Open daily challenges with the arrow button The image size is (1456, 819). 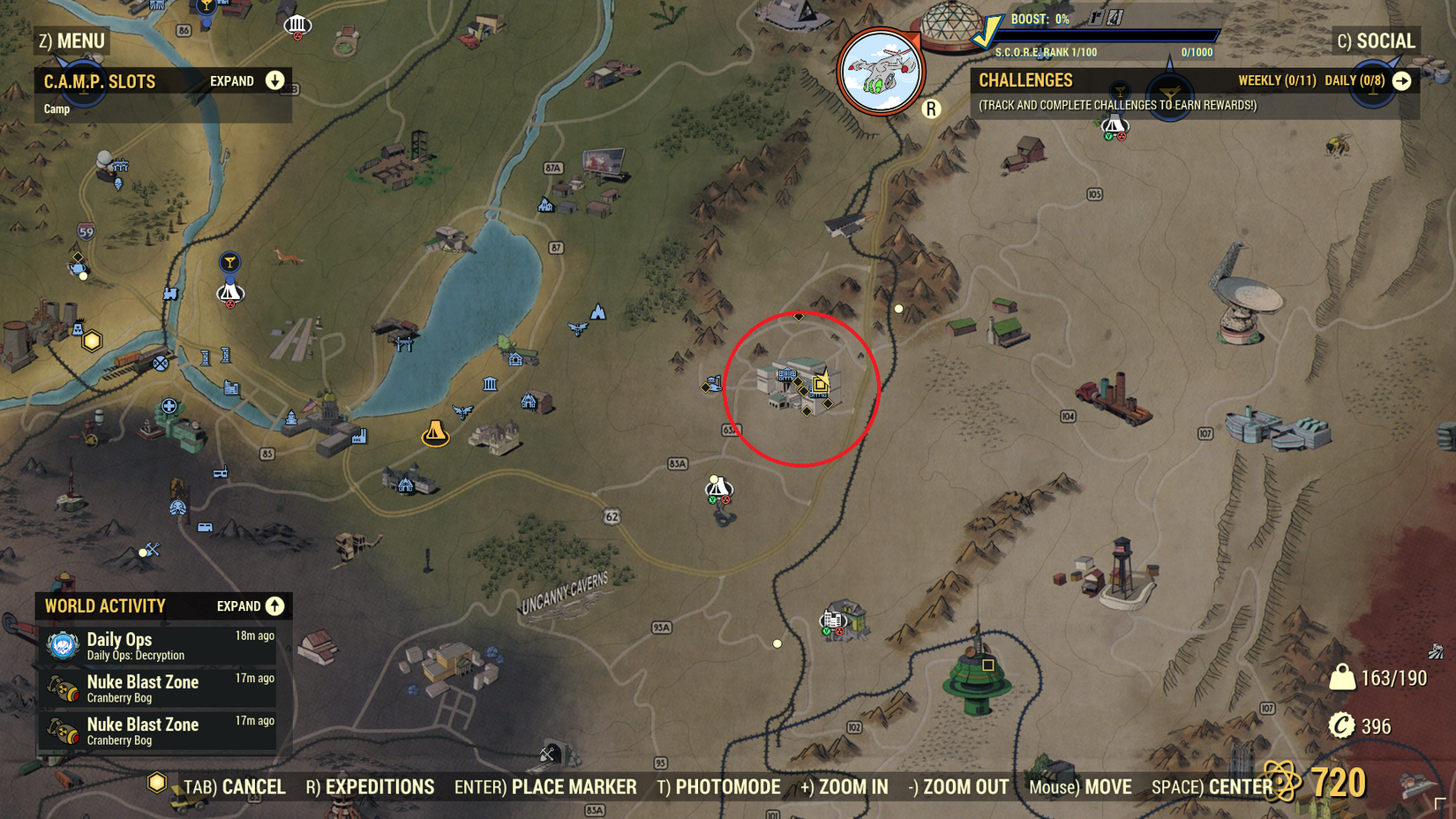point(1403,79)
